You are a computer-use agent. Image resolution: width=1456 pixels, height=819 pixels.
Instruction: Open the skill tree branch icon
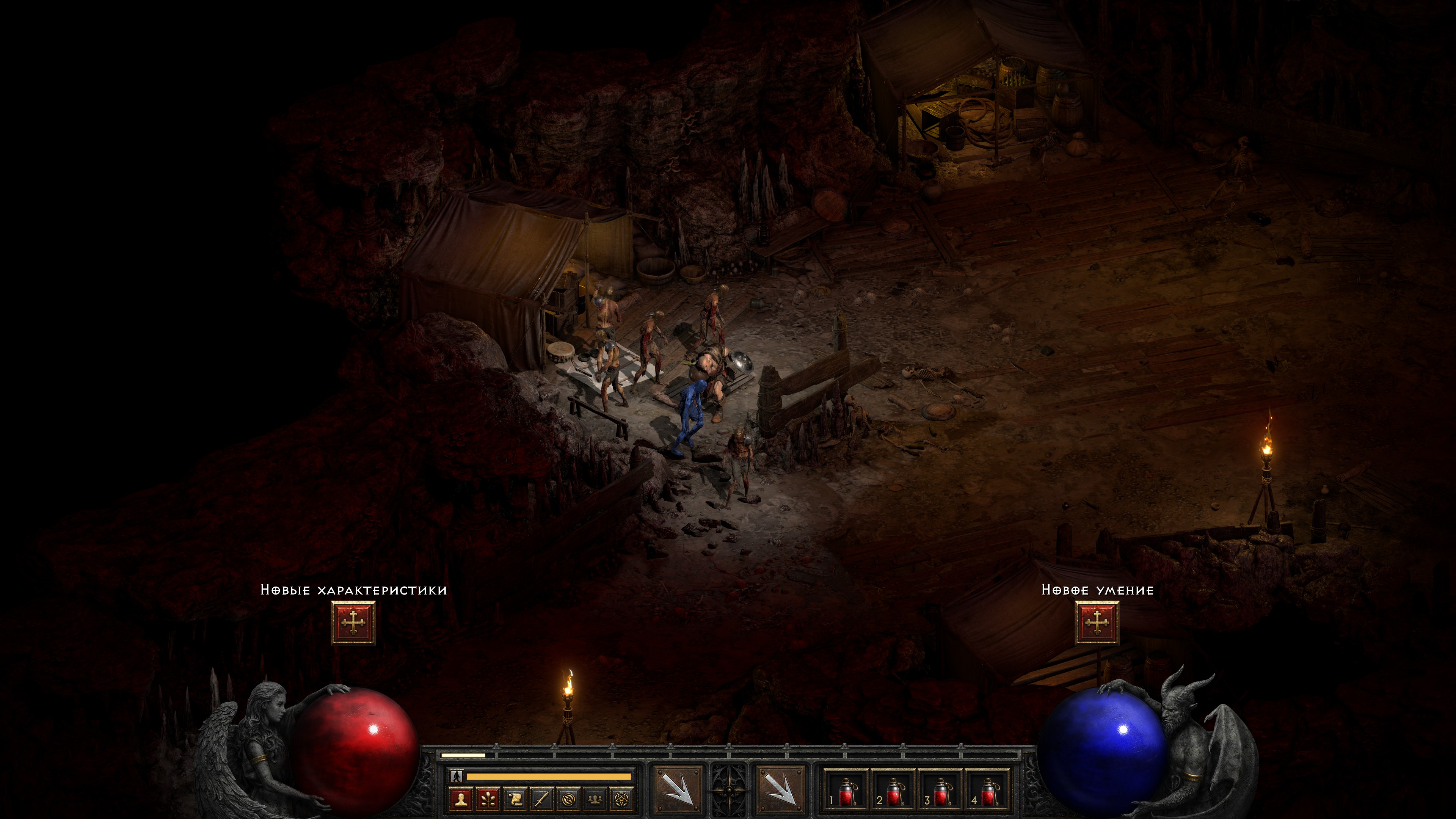click(x=488, y=799)
